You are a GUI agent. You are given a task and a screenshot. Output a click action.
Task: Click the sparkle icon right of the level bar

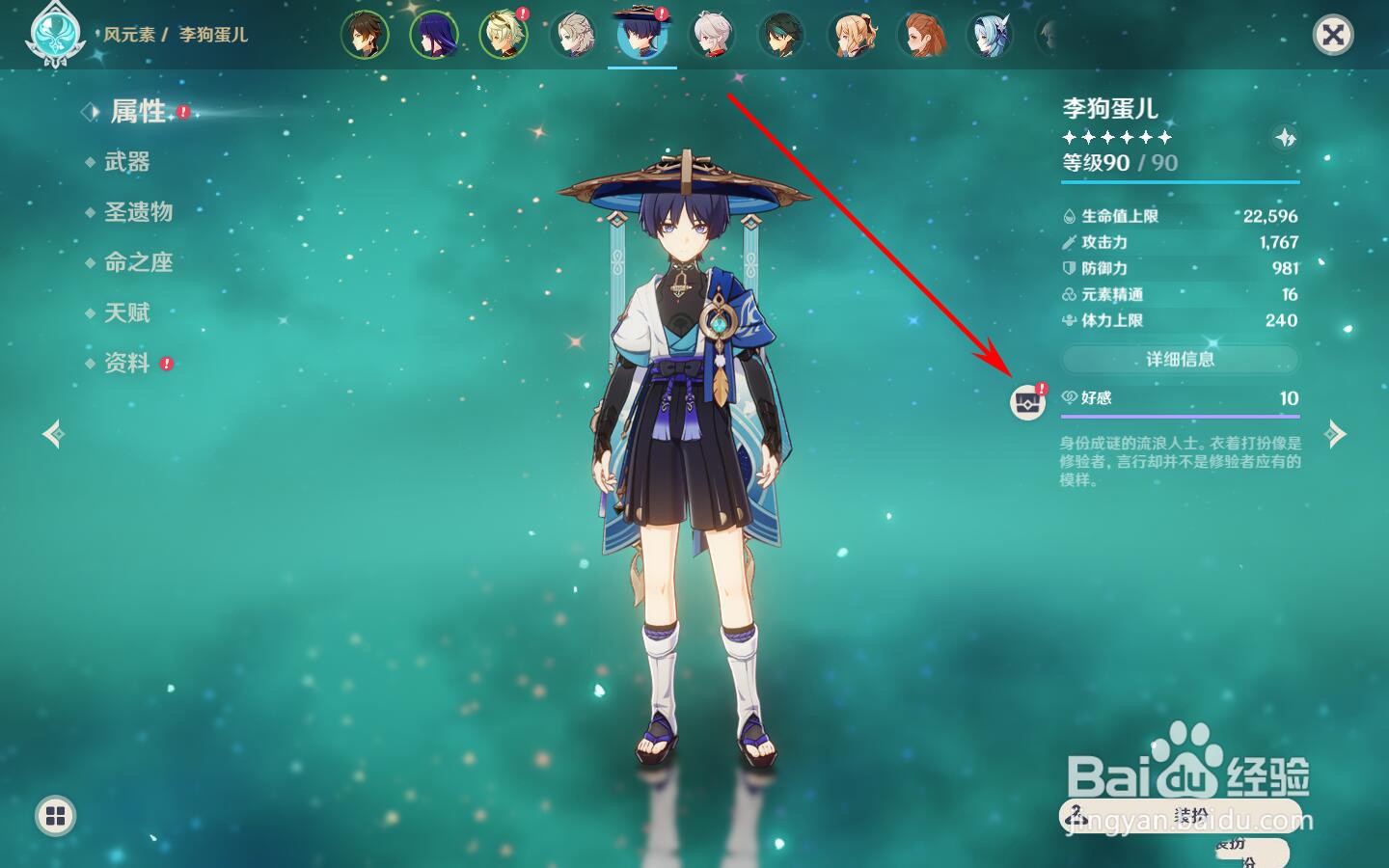[1285, 138]
